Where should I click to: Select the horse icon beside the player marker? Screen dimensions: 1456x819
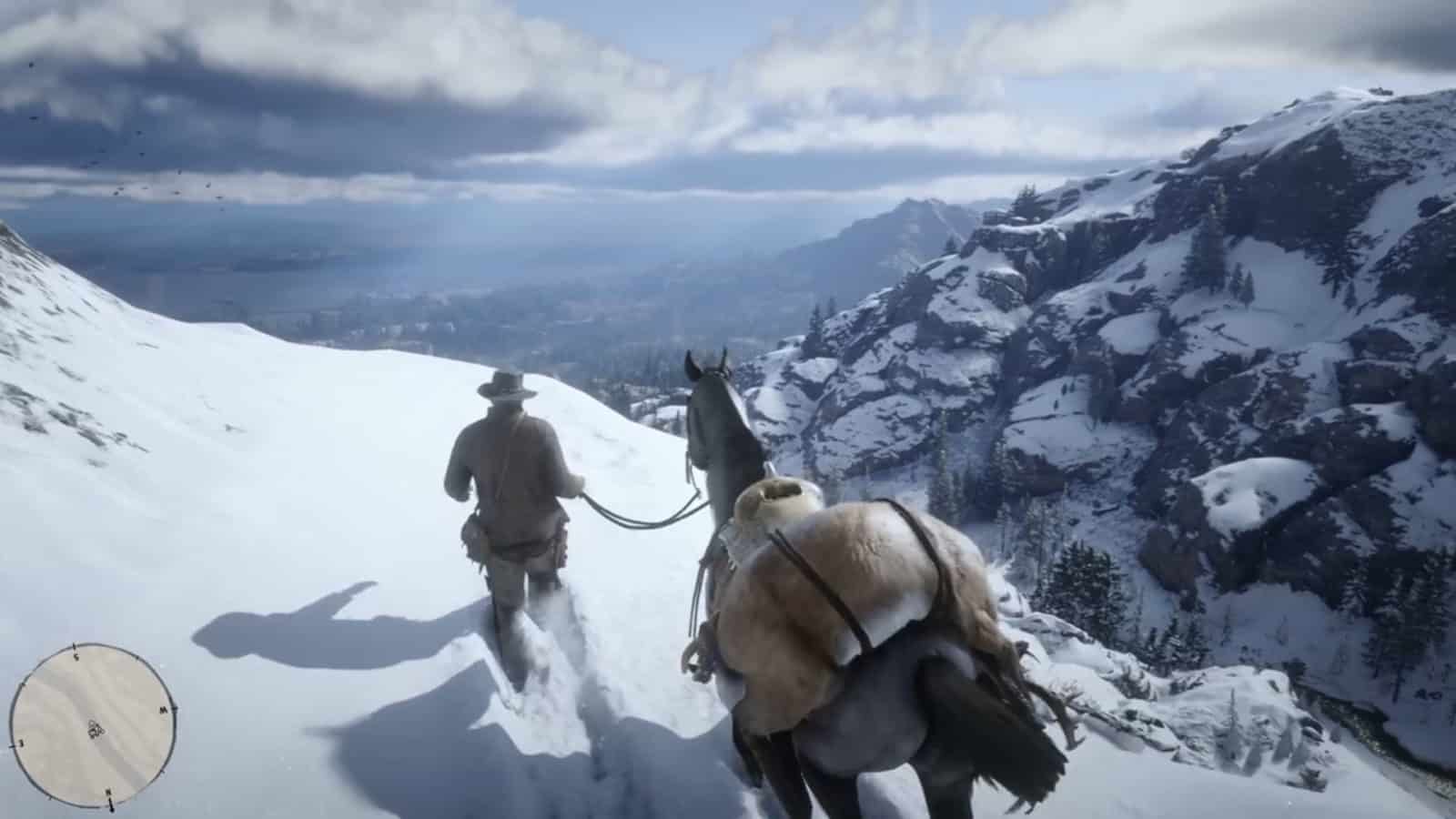pos(100,732)
